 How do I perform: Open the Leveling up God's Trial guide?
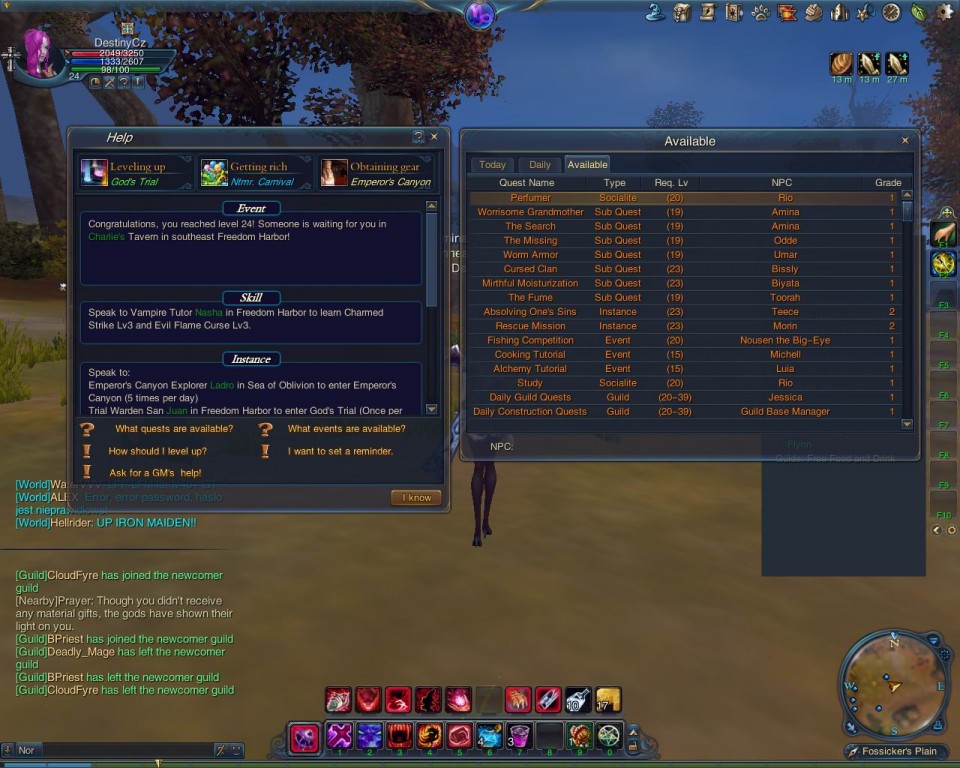[x=136, y=173]
